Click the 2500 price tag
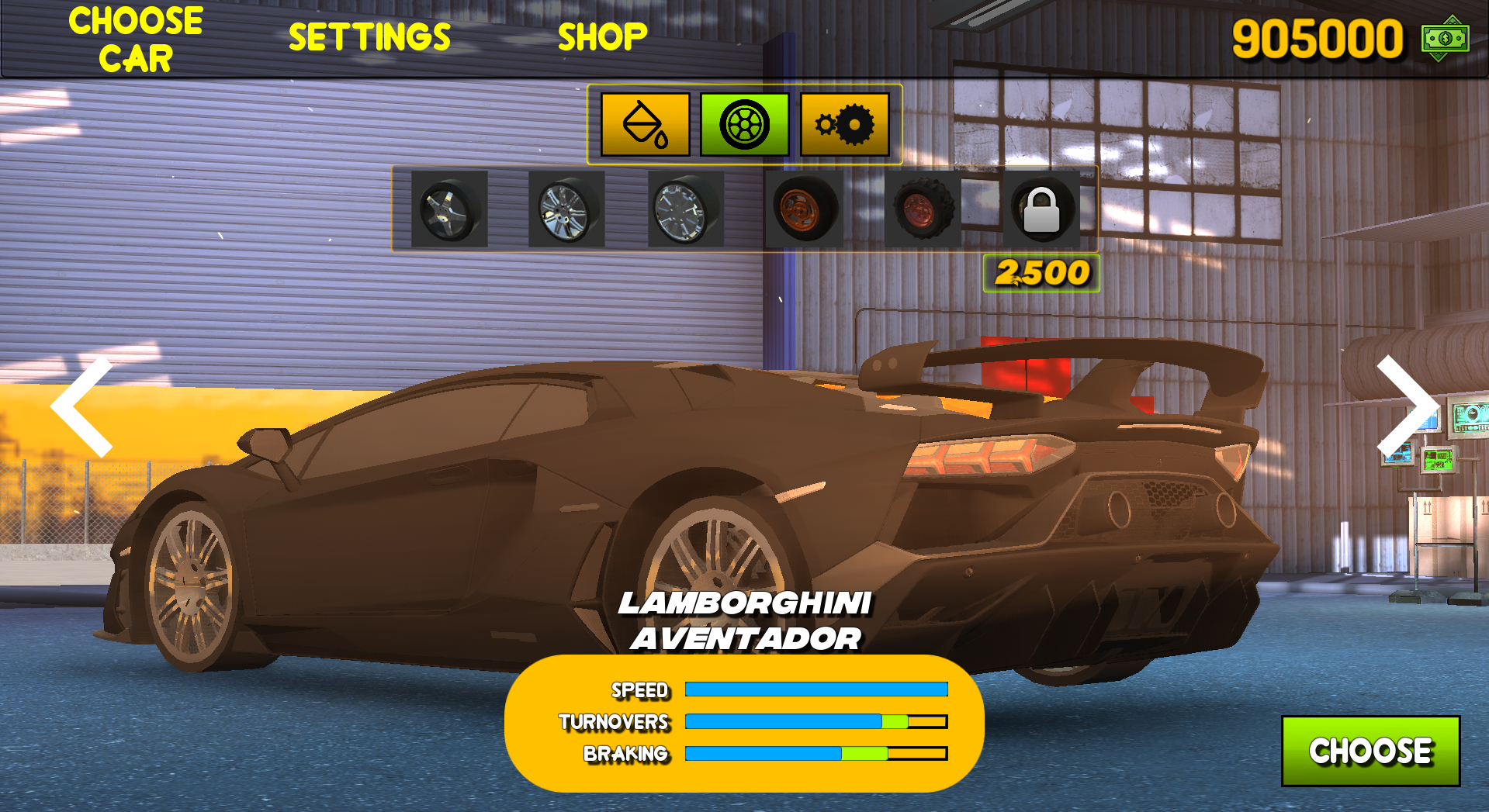Image resolution: width=1489 pixels, height=812 pixels. pos(1042,271)
